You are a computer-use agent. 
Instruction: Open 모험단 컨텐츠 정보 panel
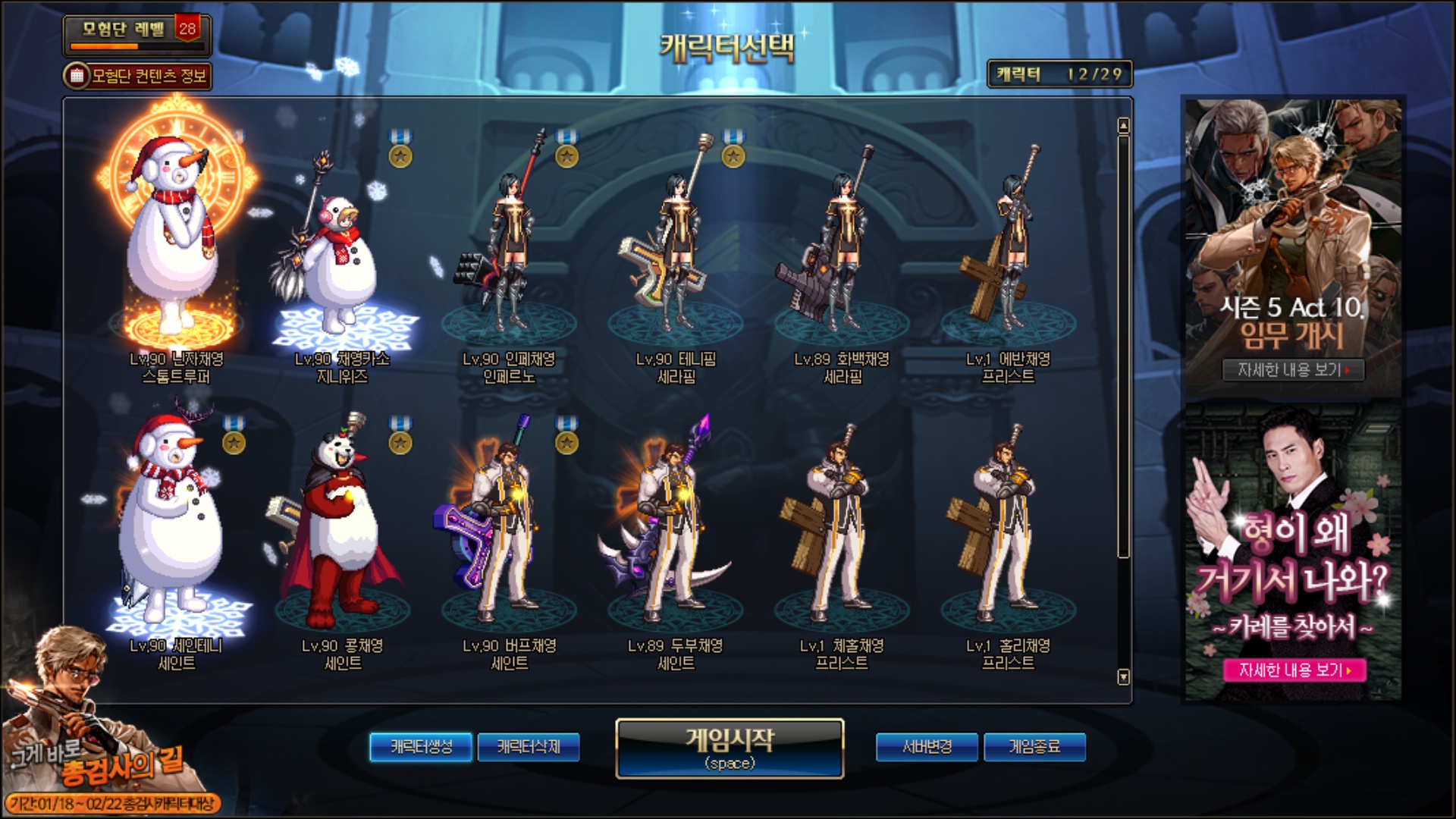138,76
